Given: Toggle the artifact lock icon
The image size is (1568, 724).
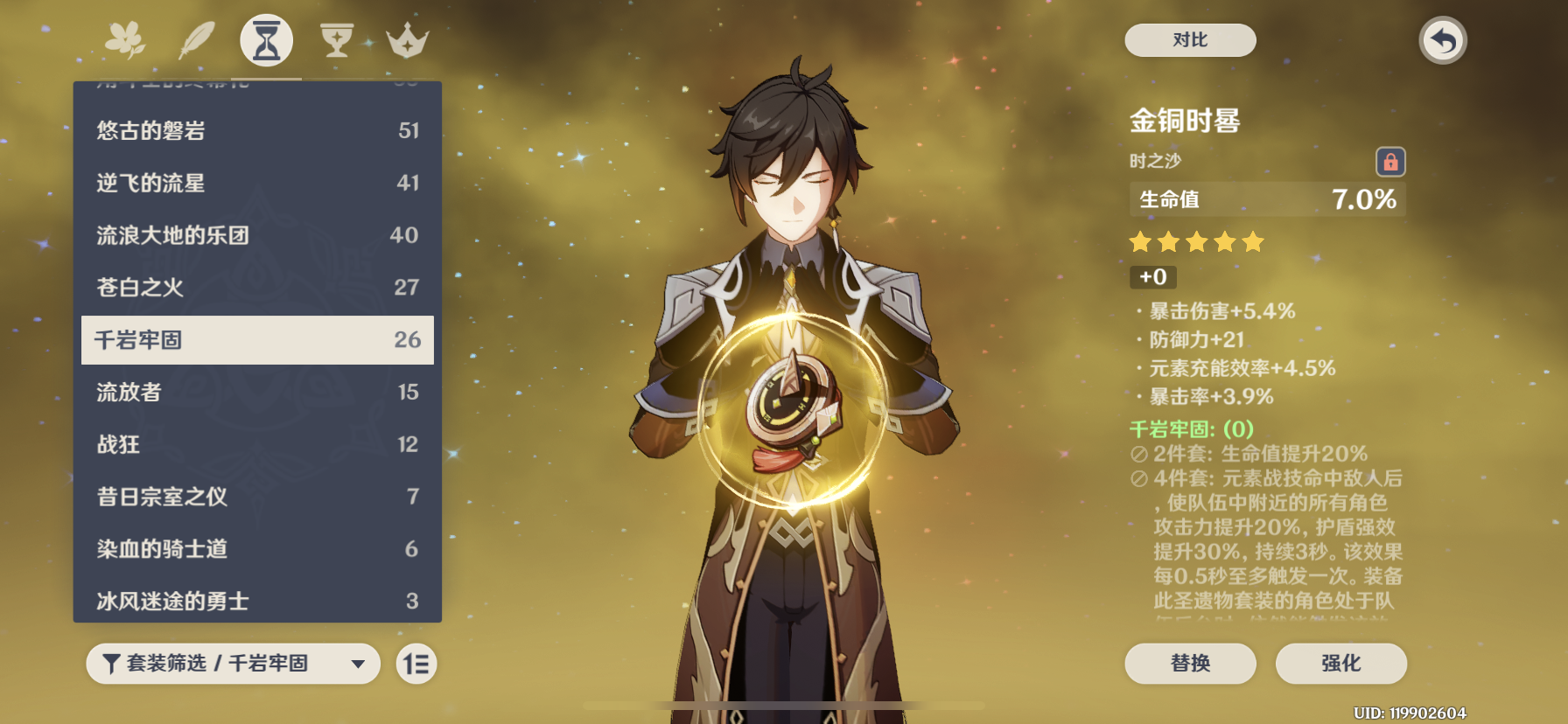Looking at the screenshot, I should click(1390, 162).
